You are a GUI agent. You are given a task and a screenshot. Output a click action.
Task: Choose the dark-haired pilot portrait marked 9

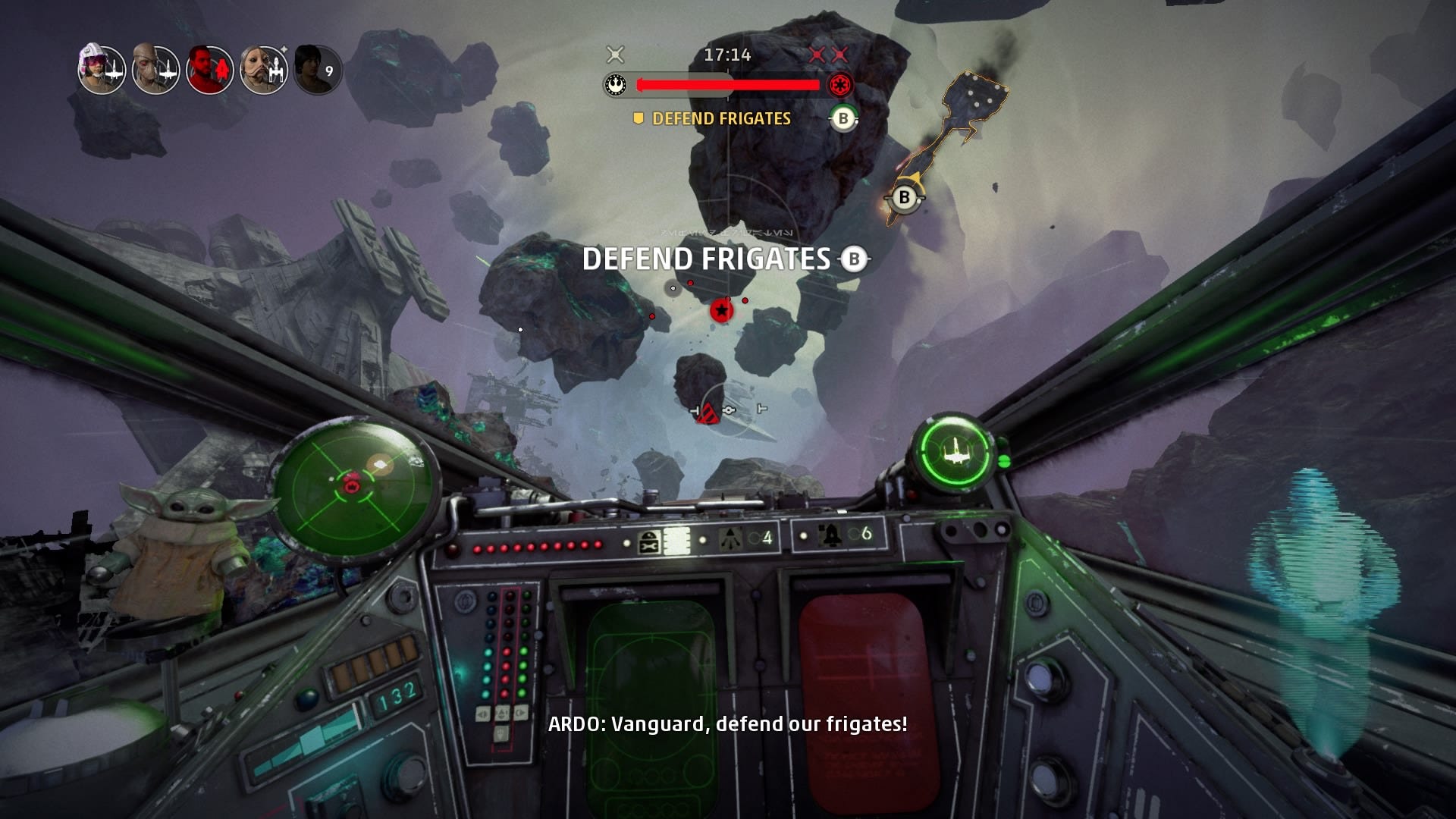pyautogui.click(x=317, y=70)
